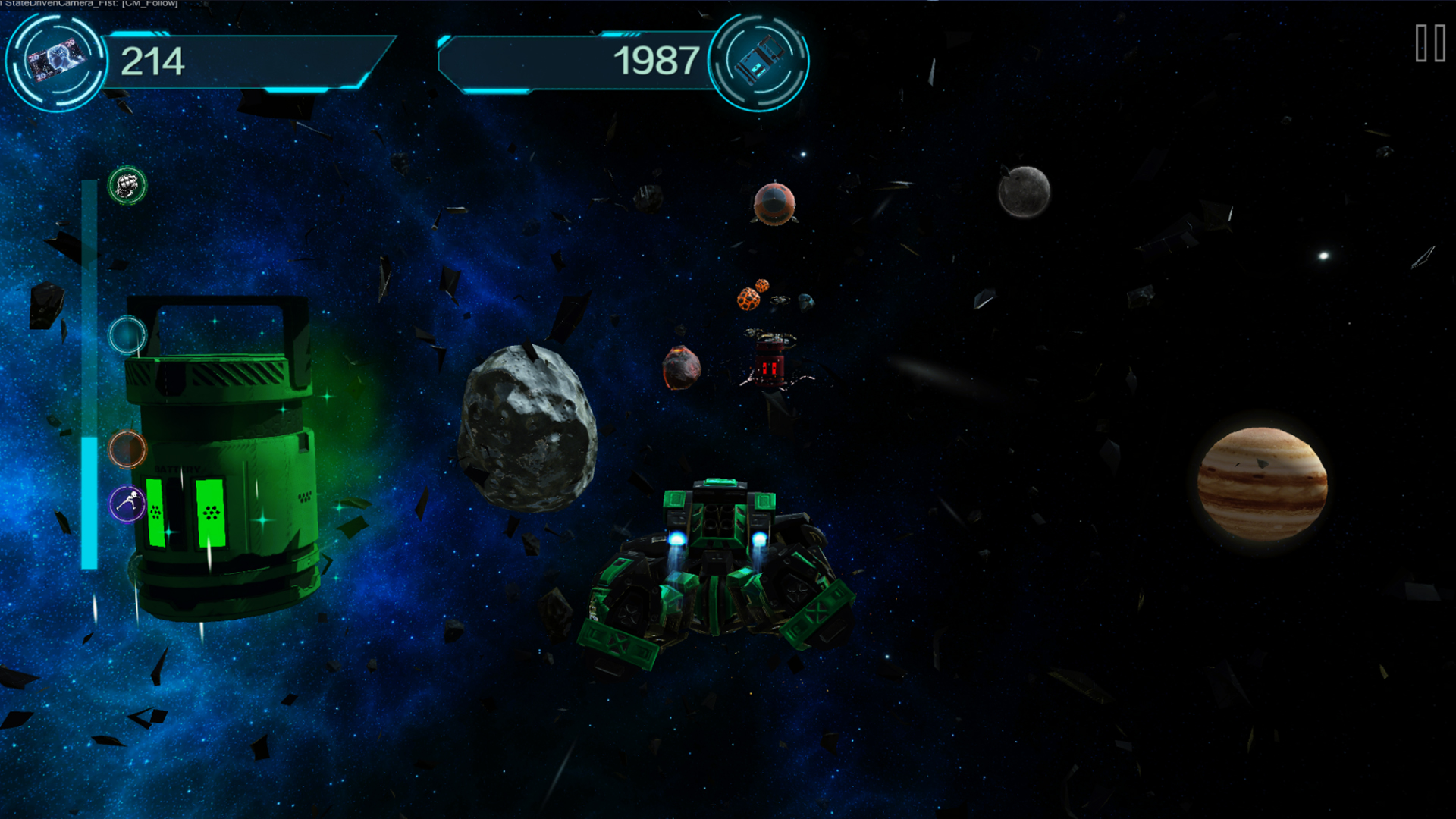Tap the empty orange ability circle
The width and height of the screenshot is (1456, 819).
pyautogui.click(x=127, y=450)
